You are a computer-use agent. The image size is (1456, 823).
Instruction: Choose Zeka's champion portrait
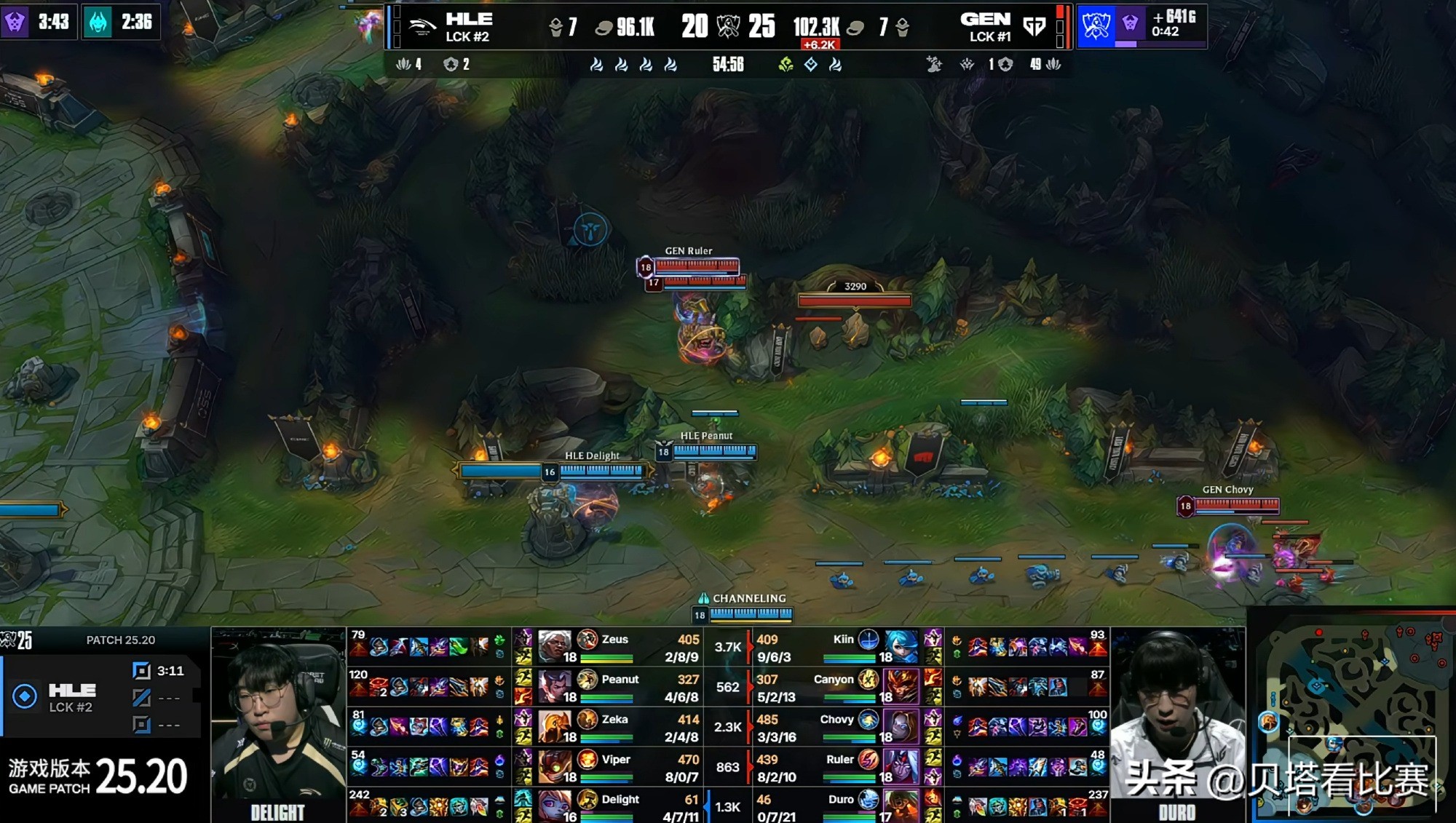(x=554, y=725)
